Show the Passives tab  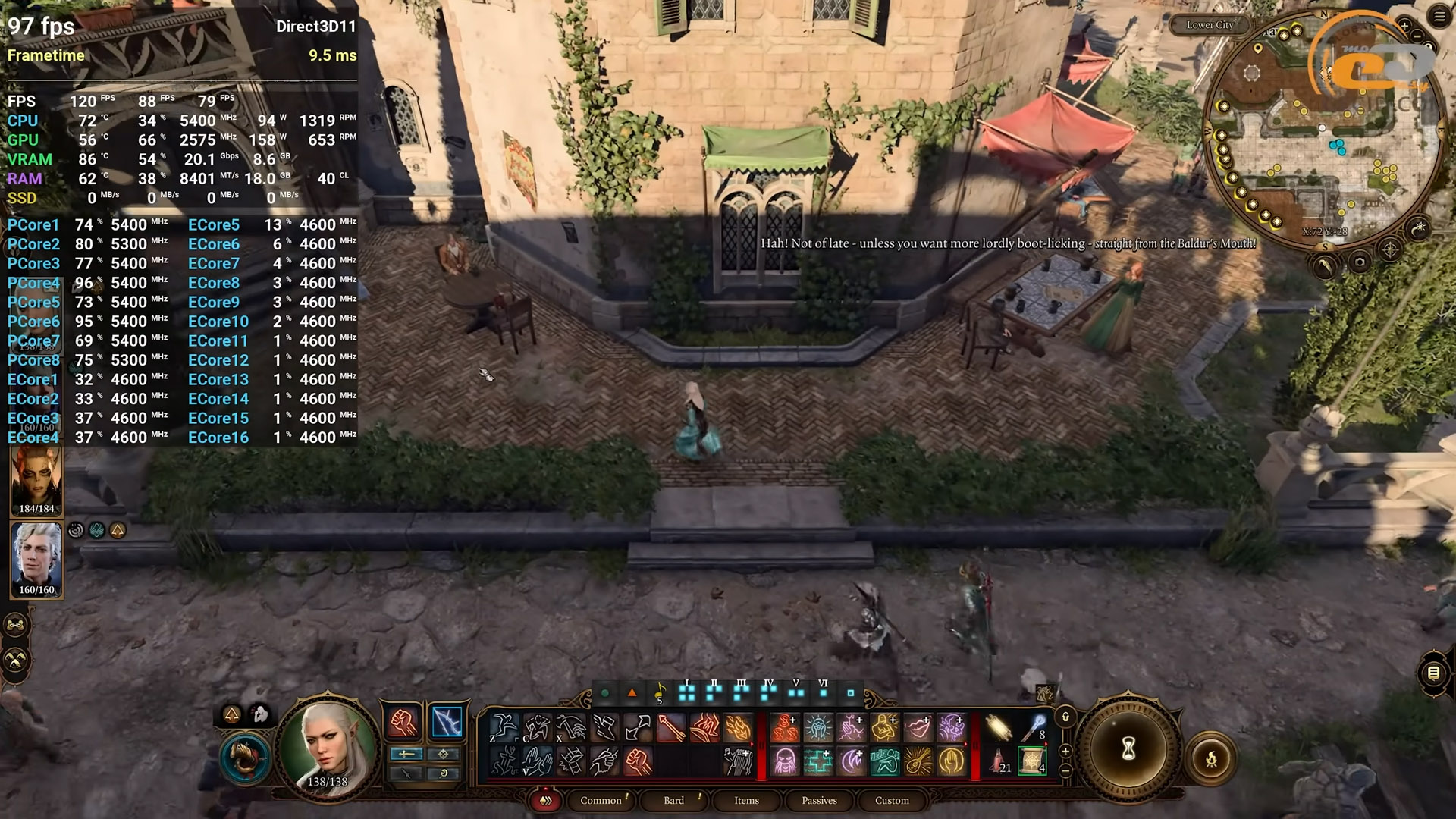tap(819, 800)
